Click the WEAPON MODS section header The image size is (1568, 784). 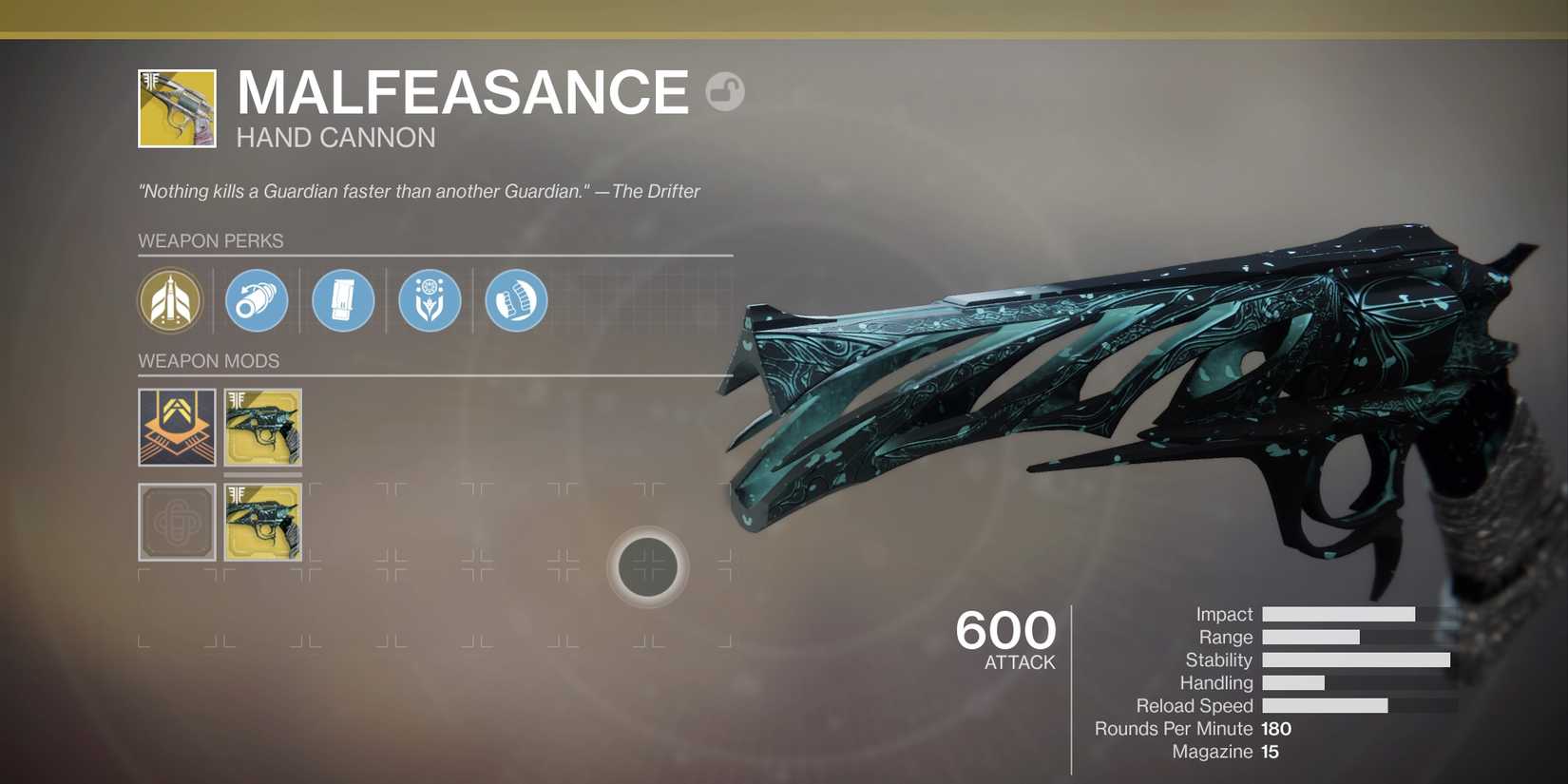[x=208, y=361]
